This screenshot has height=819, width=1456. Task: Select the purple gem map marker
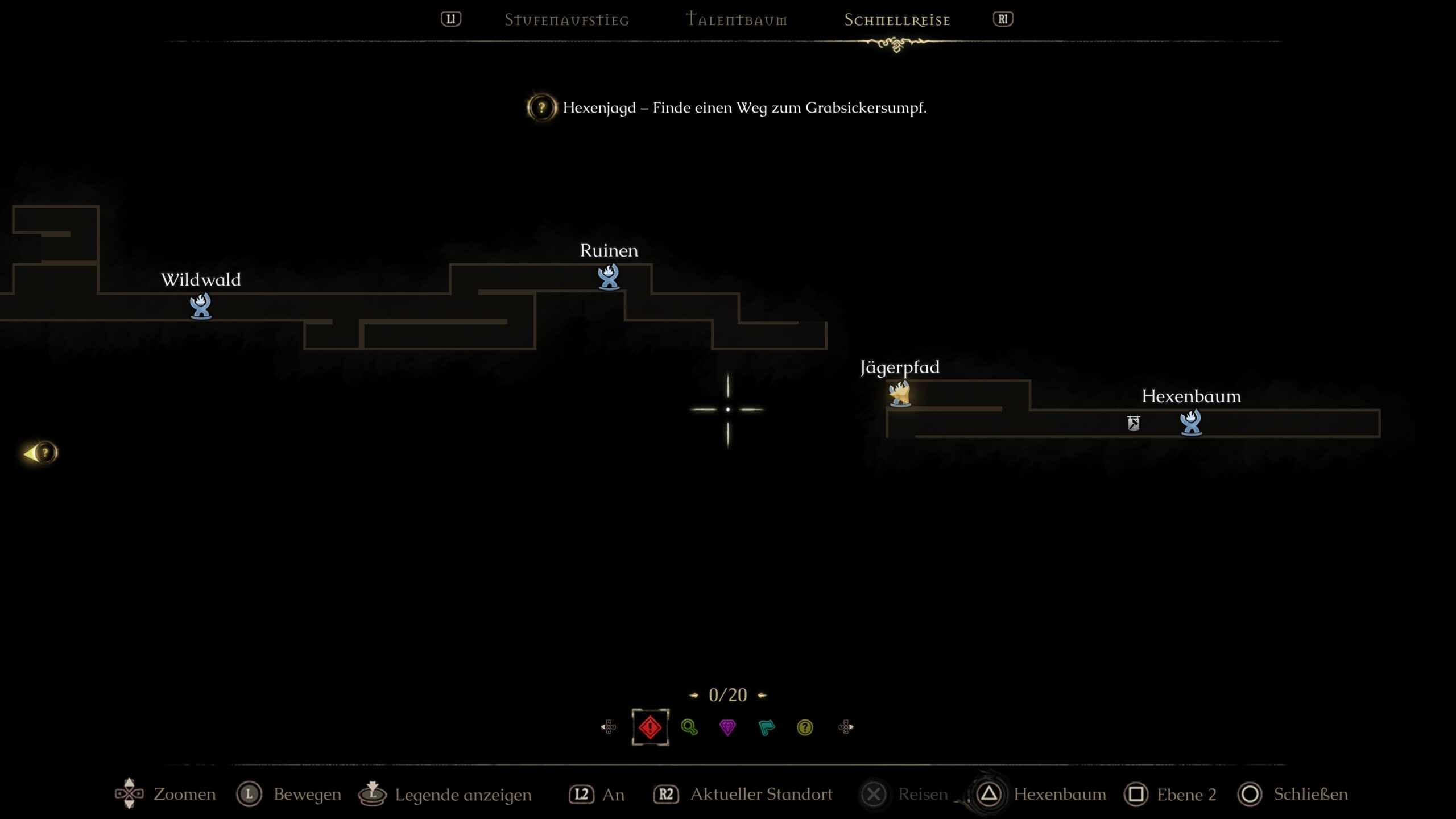point(727,727)
